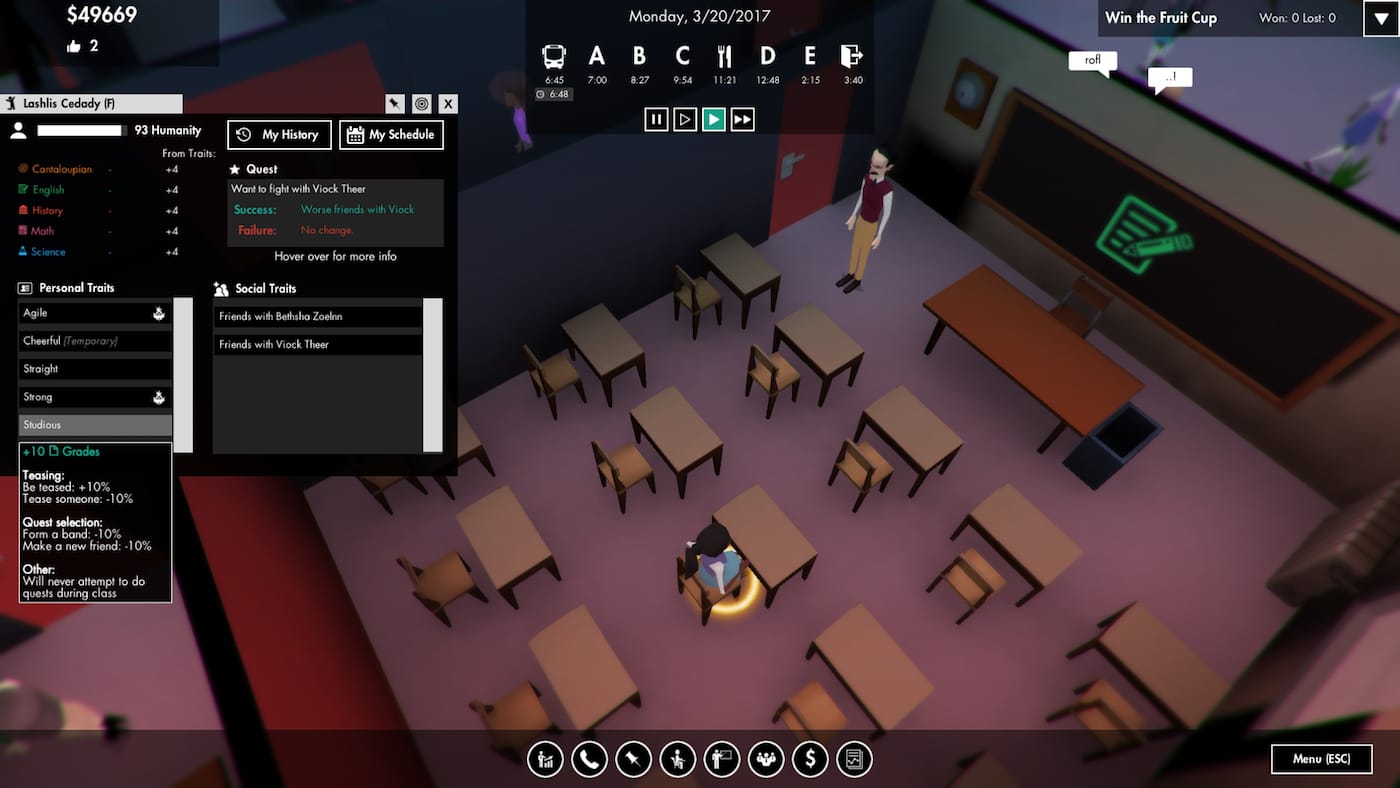Open My History for Lashlis Cedady
Viewport: 1400px width, 788px height.
click(x=279, y=134)
